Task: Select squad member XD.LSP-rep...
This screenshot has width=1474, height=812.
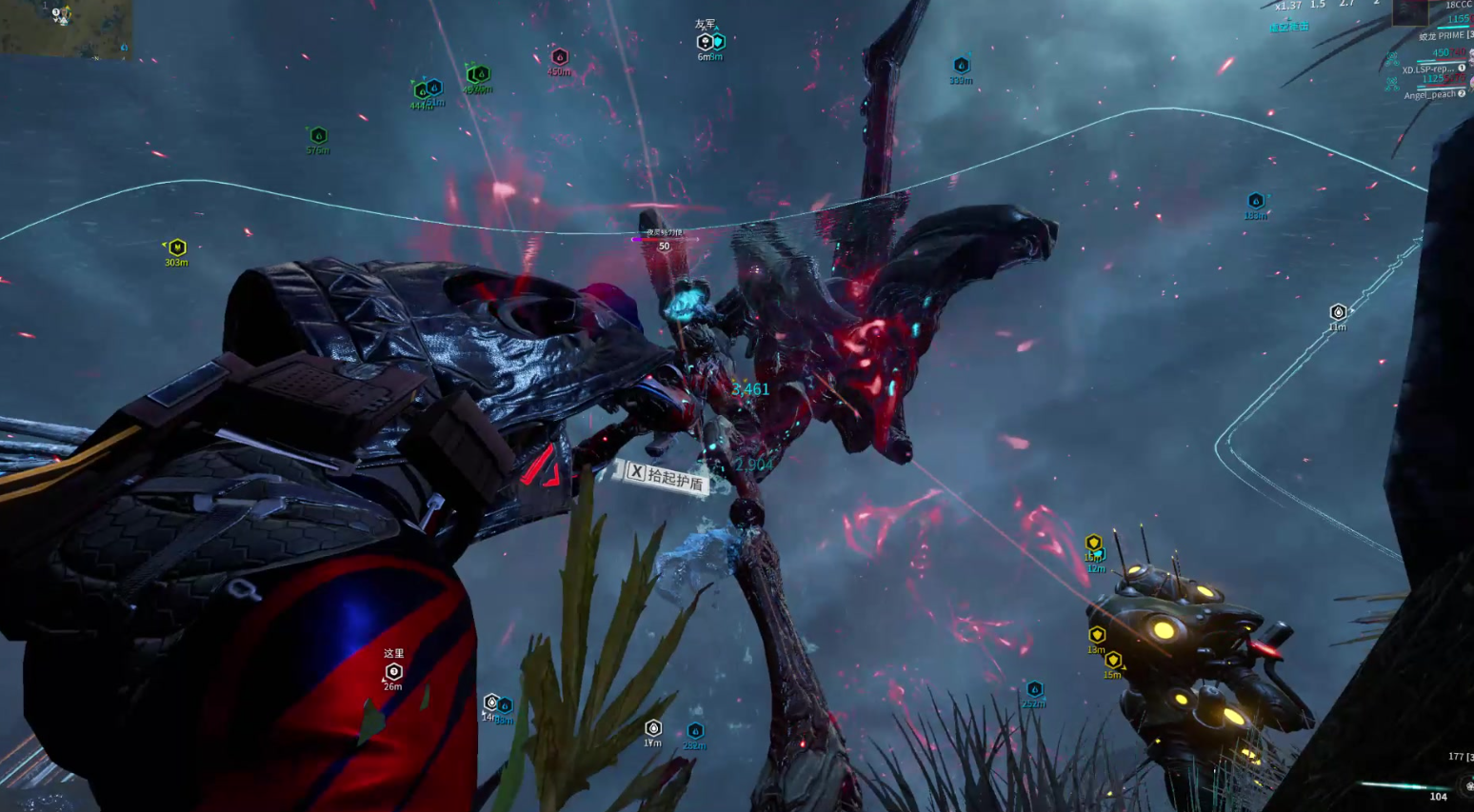Action: point(1427,69)
